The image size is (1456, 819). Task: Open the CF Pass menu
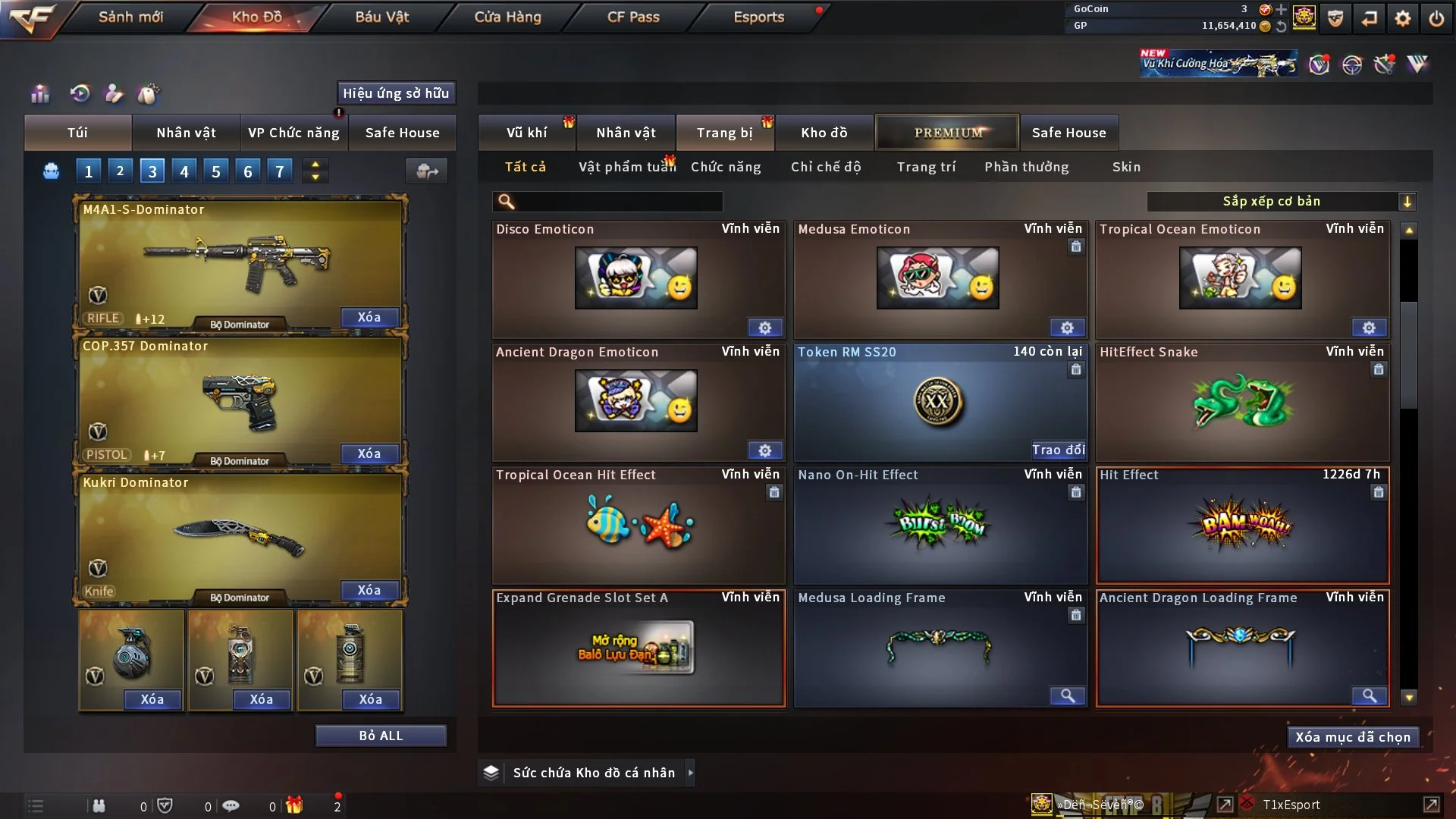pyautogui.click(x=633, y=17)
